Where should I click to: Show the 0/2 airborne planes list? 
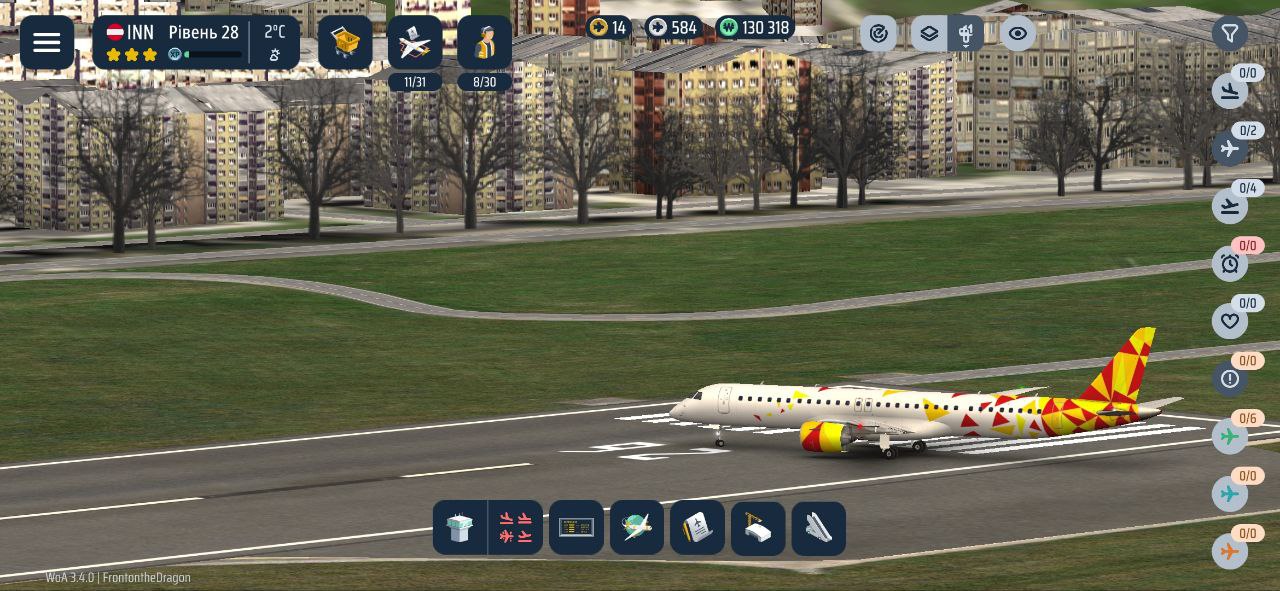coord(1230,149)
